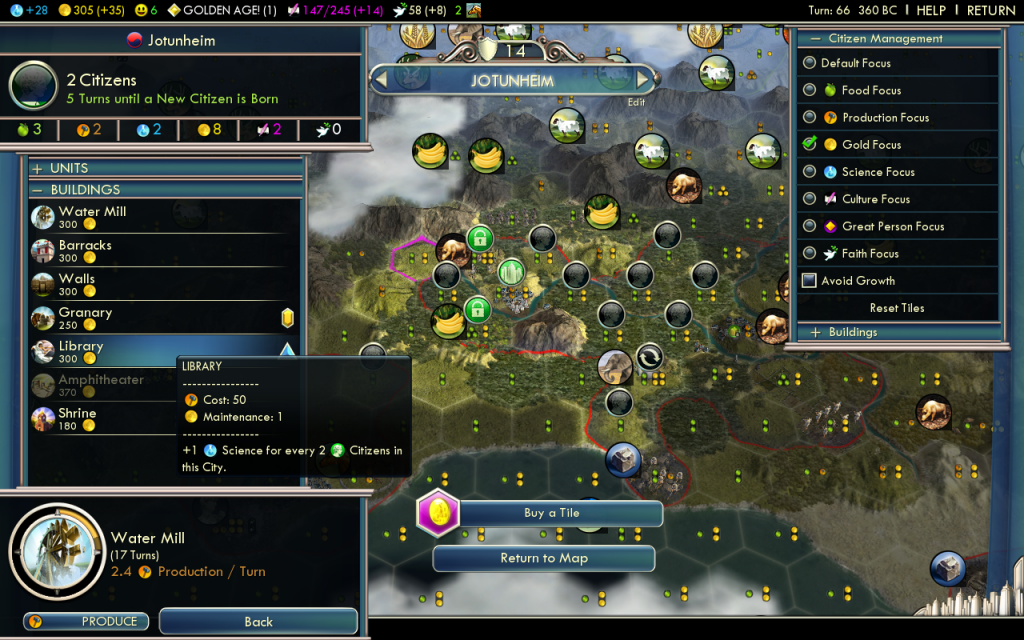
Task: Open Buy a Tile mode
Action: point(551,513)
